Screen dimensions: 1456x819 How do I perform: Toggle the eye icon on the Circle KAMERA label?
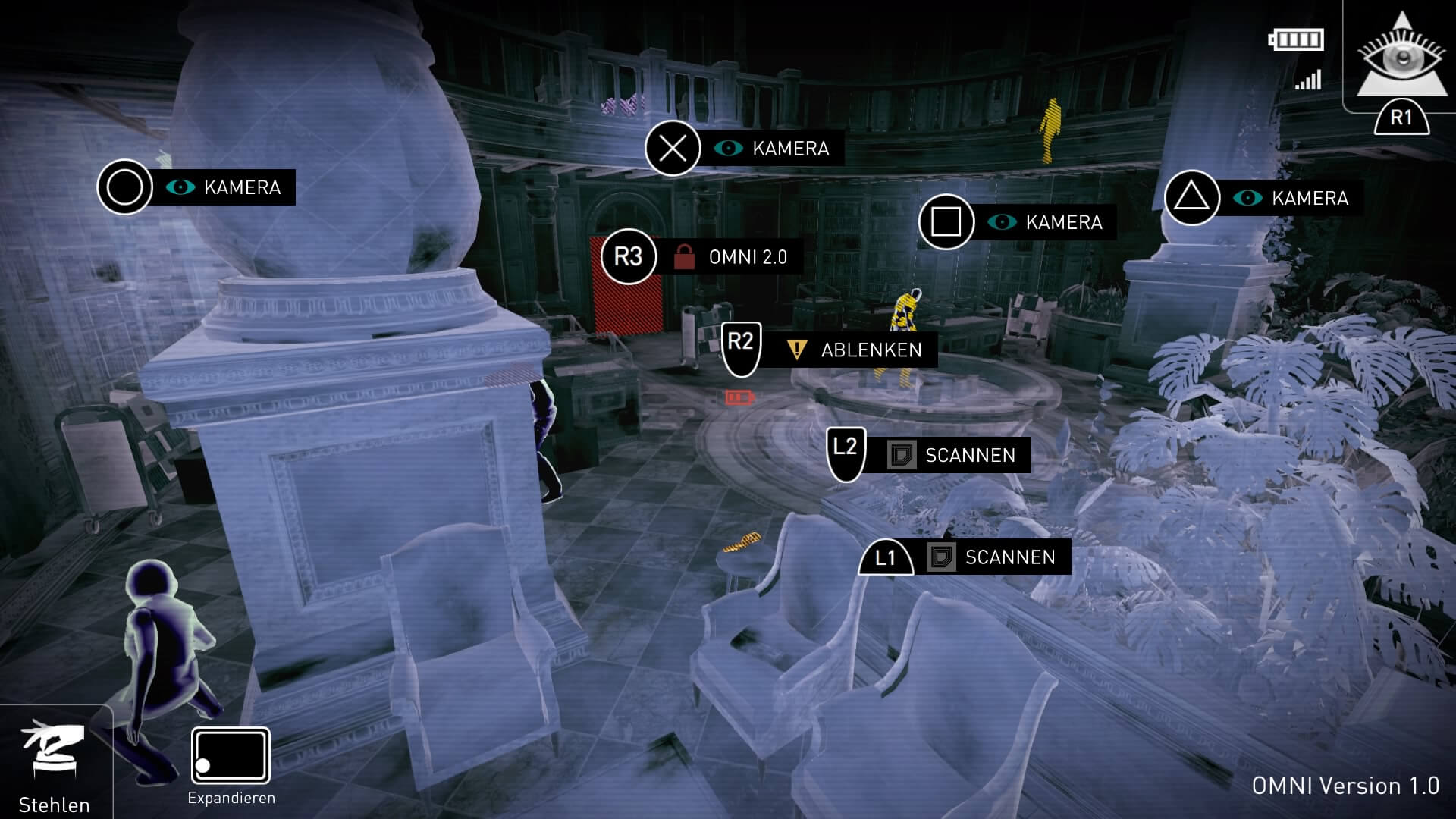pos(181,187)
